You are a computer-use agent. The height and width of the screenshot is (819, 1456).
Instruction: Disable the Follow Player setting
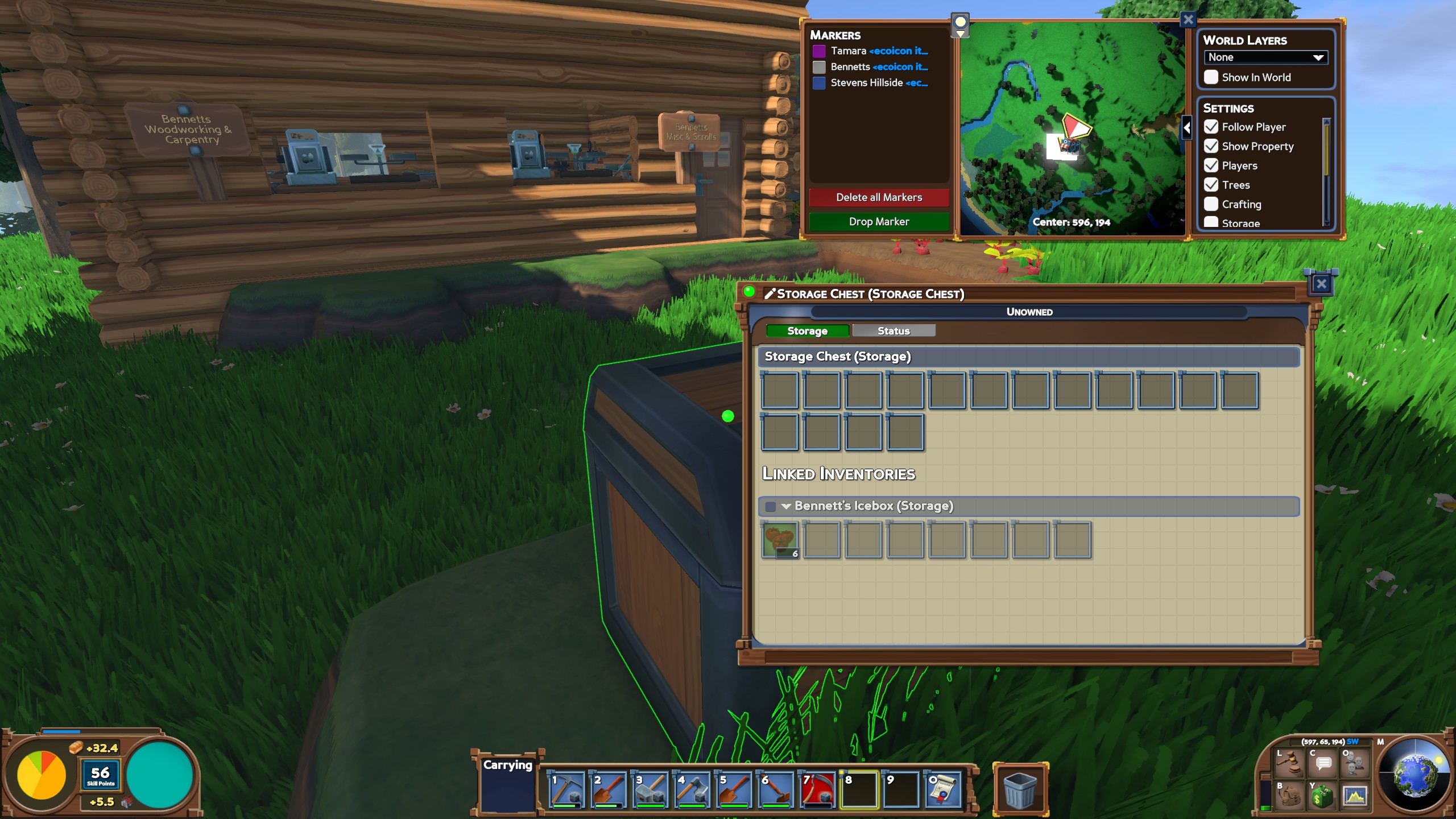[x=1211, y=127]
